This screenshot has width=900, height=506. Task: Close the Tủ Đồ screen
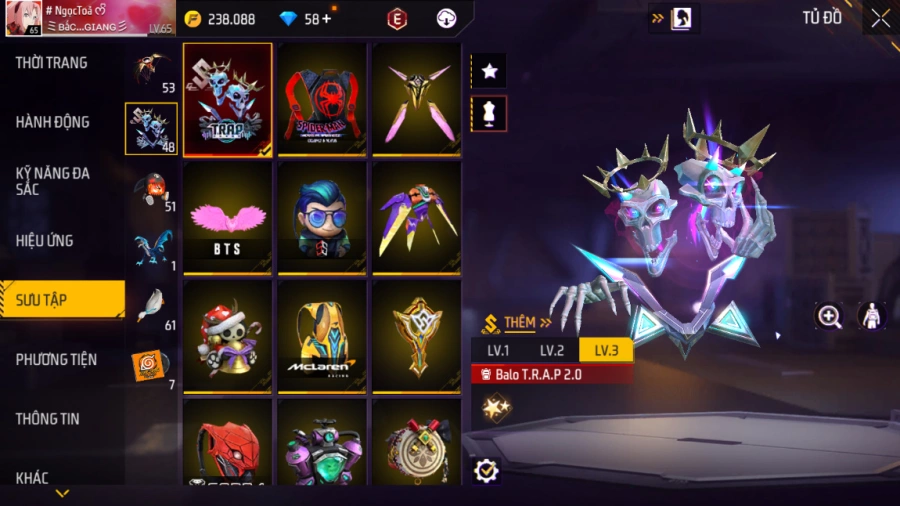tap(879, 18)
